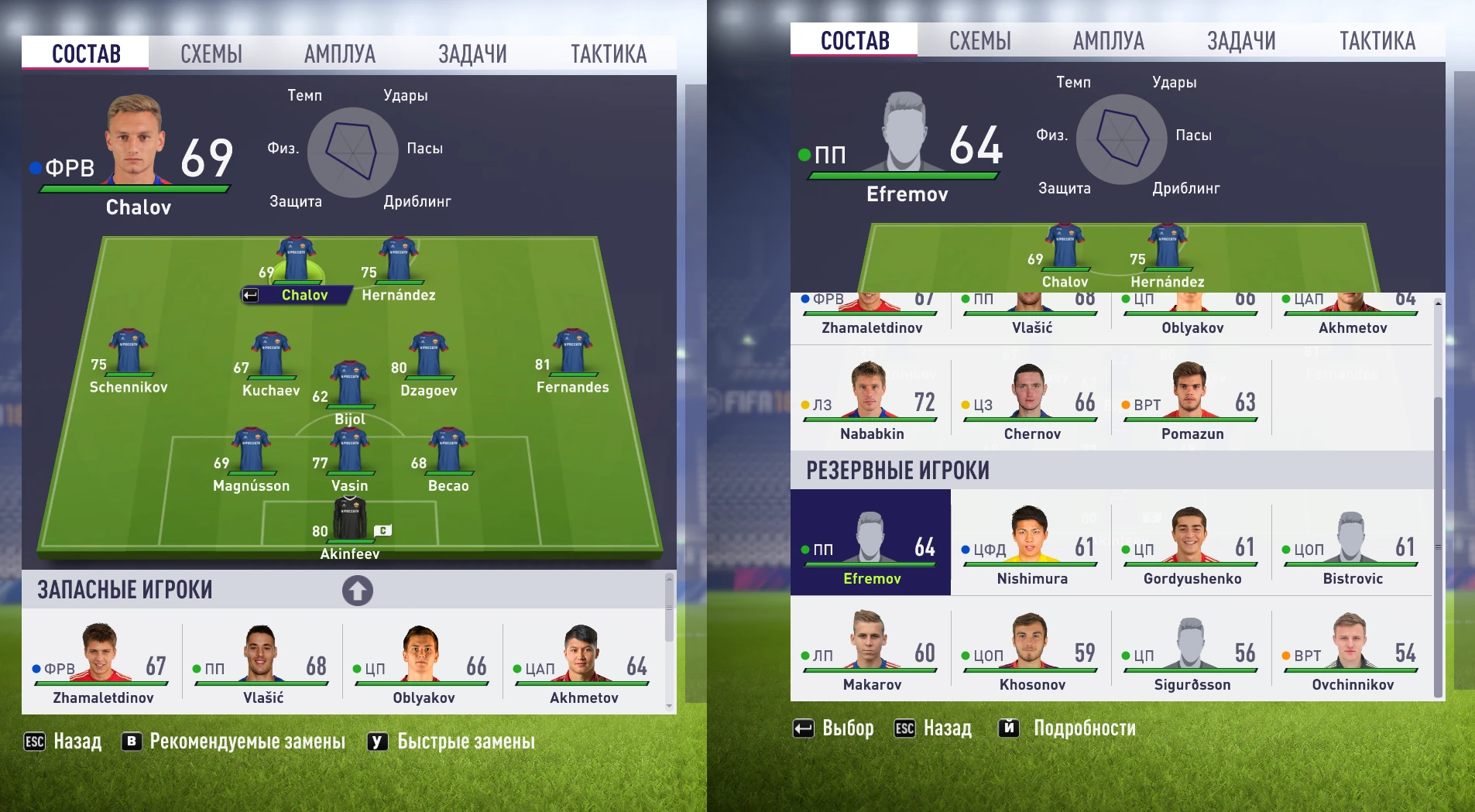Screen dimensions: 1475x812
Task: Click the captain badge next to Akinfeev
Action: pos(382,529)
